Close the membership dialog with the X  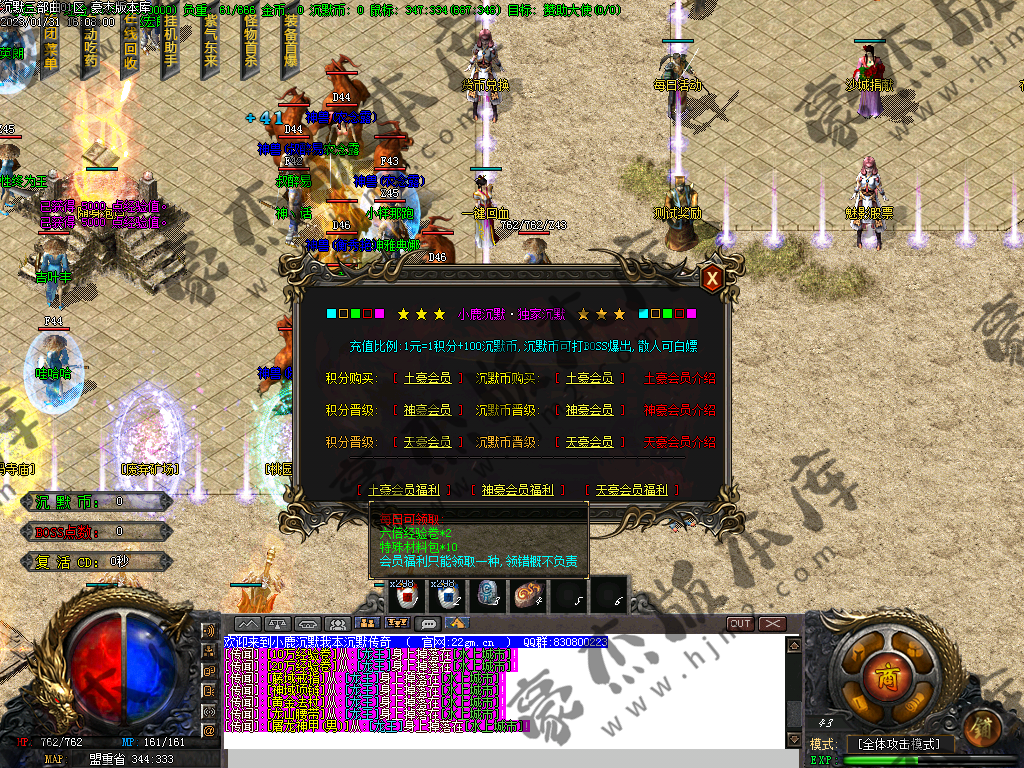712,279
